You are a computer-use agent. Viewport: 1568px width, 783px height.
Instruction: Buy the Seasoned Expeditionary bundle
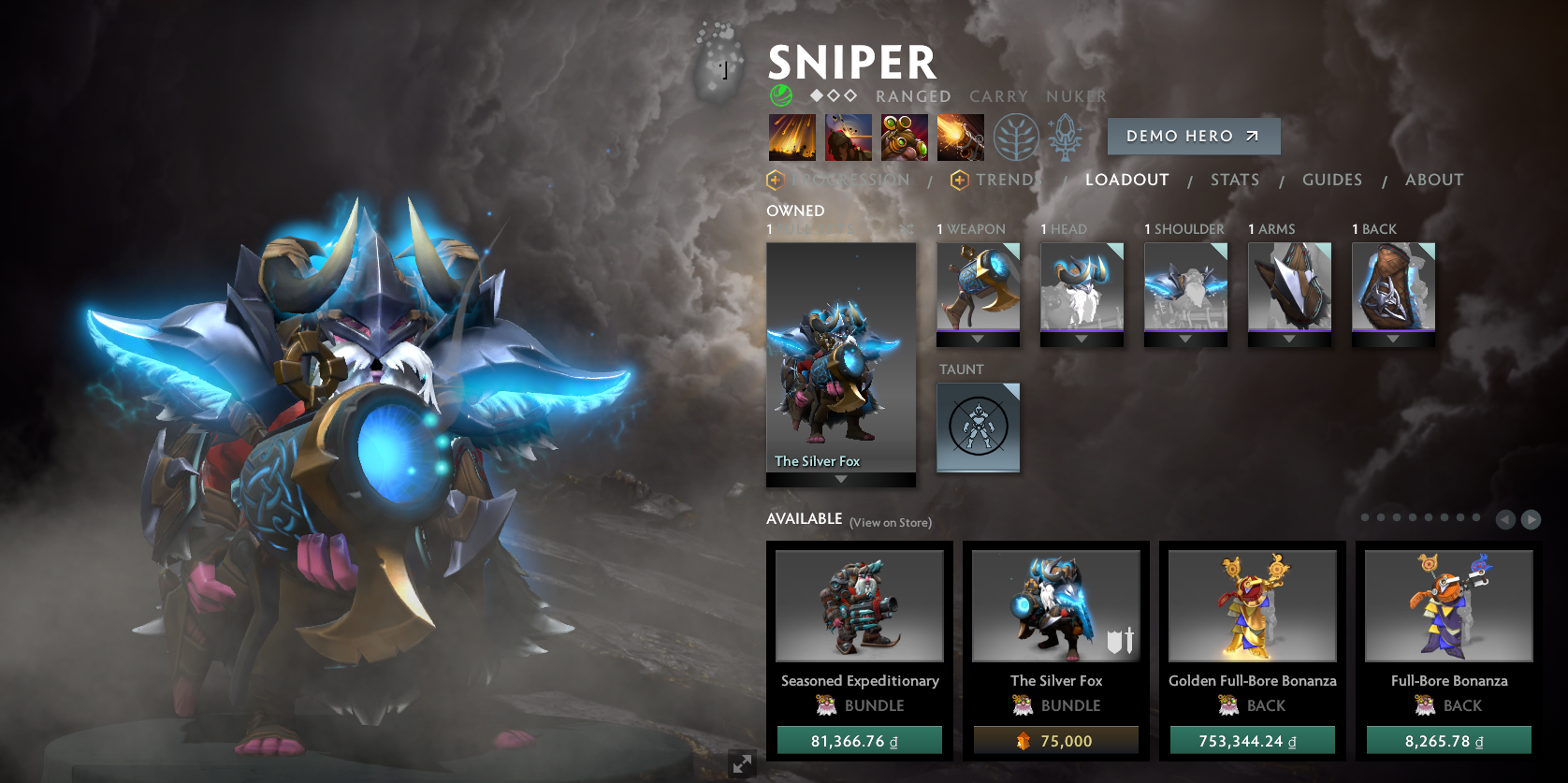pyautogui.click(x=859, y=741)
